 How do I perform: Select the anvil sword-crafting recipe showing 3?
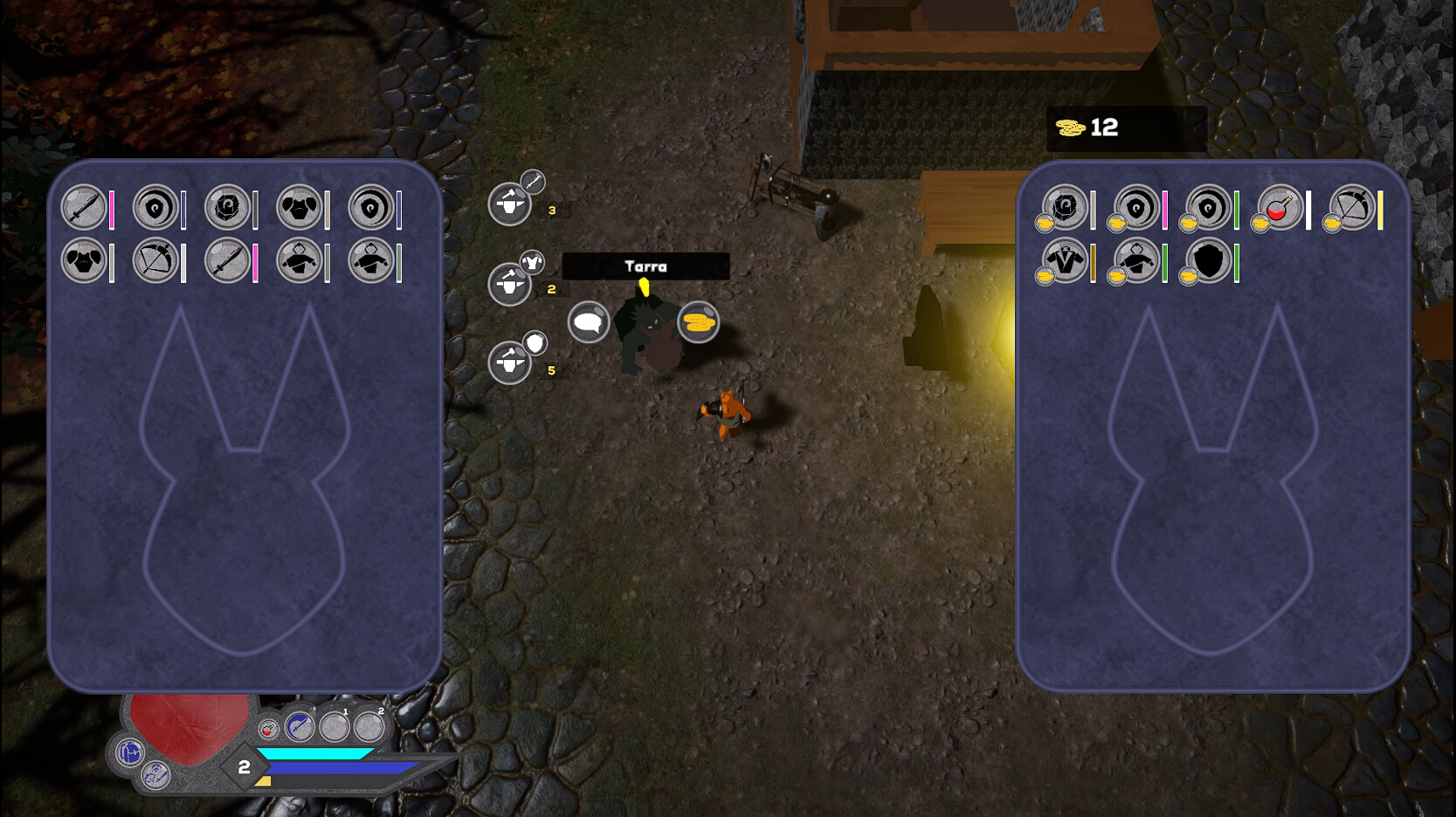510,204
